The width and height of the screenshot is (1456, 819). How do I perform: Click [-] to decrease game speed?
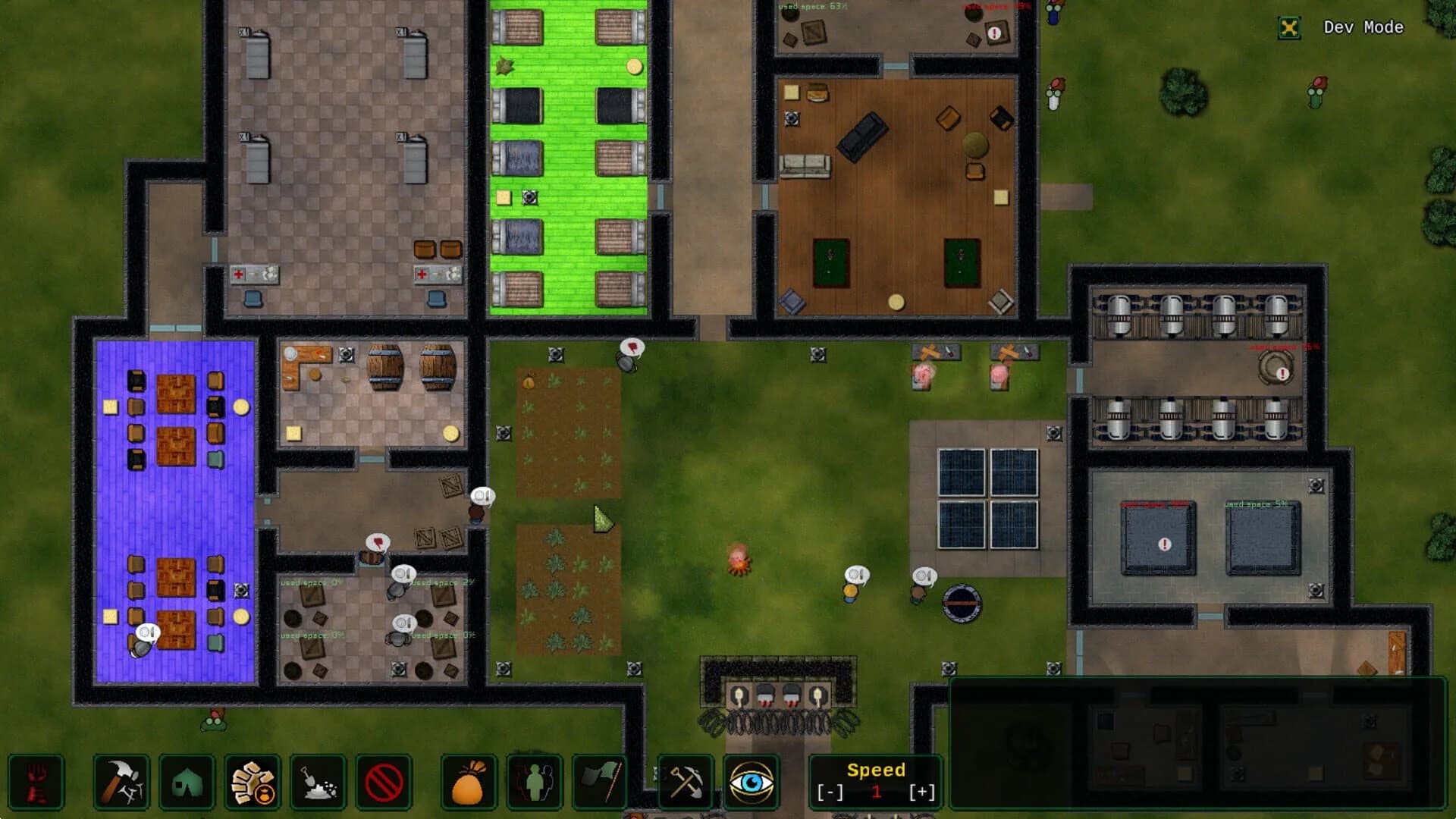point(831,790)
